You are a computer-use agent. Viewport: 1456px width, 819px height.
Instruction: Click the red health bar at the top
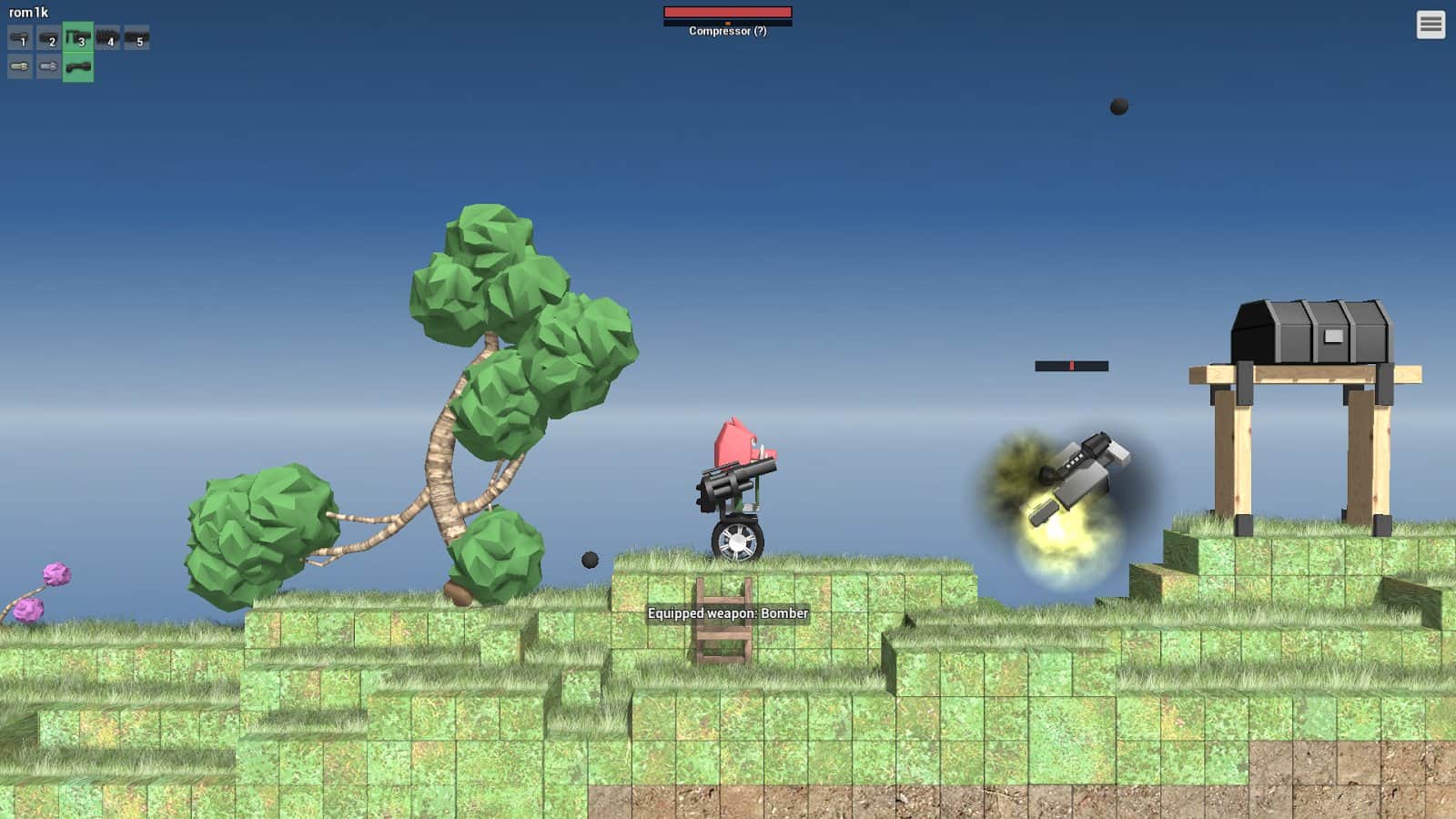728,13
